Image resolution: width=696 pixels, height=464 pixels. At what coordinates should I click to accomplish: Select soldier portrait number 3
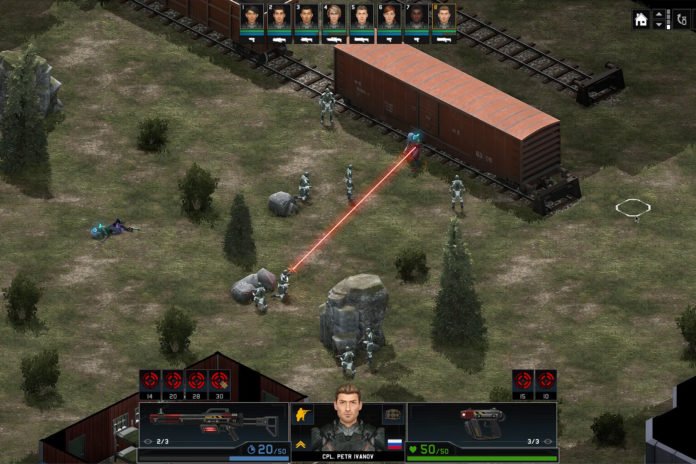point(307,18)
